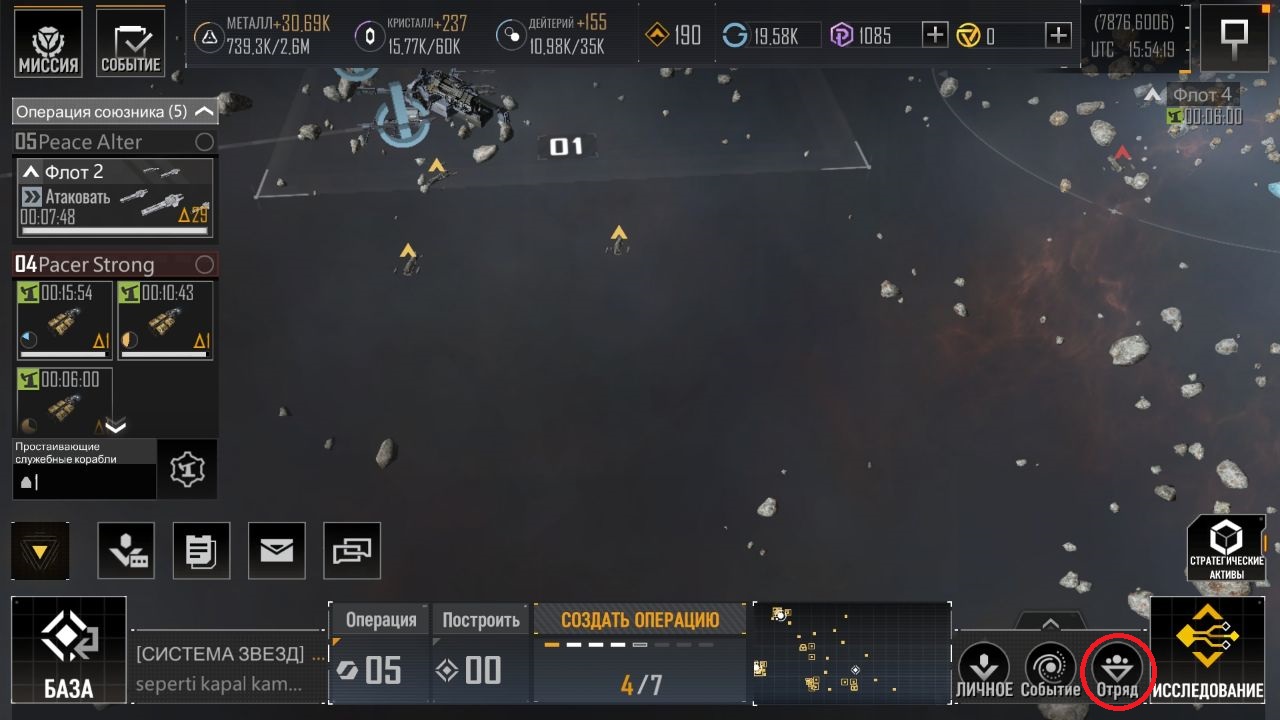Collapse the Операция союзника list

[204, 111]
